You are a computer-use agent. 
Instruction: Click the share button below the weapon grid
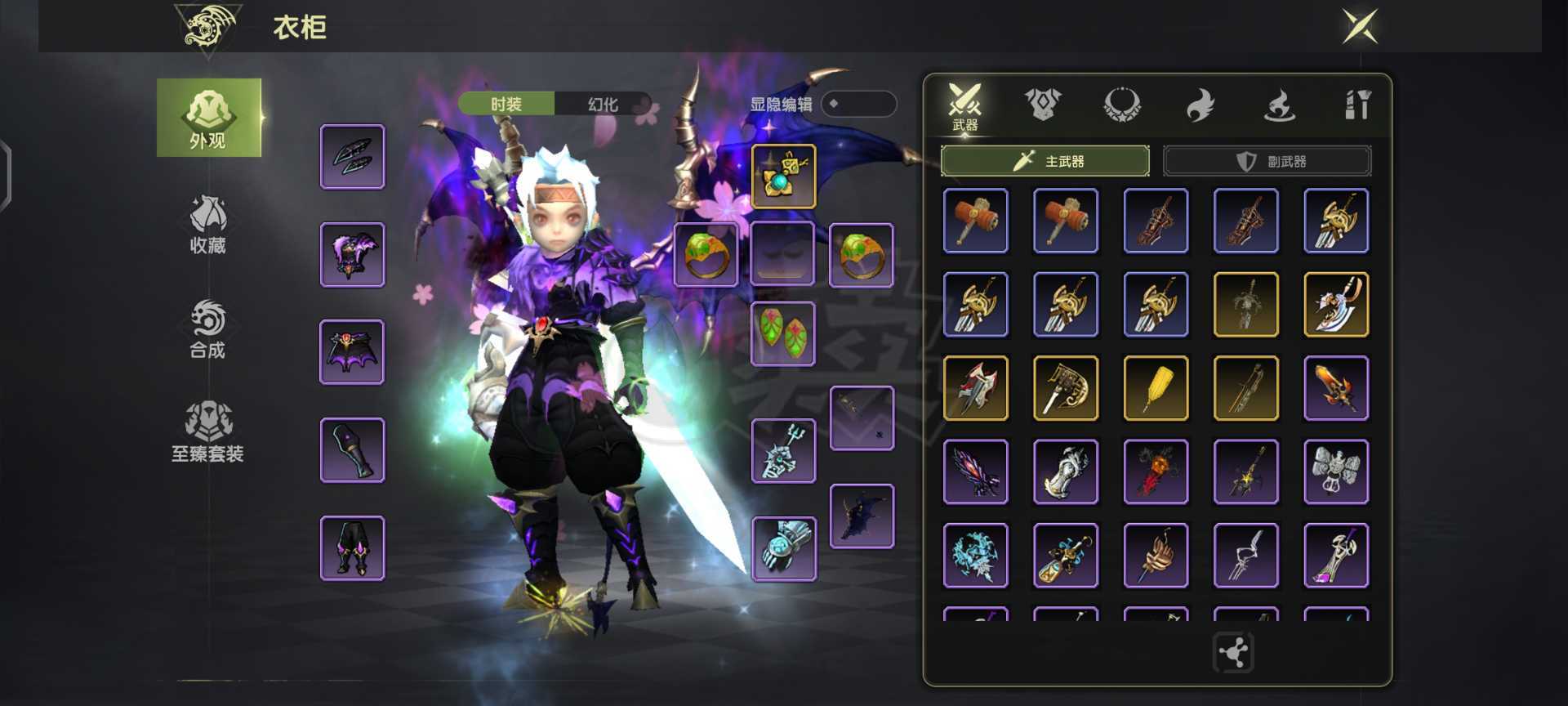tap(1233, 653)
